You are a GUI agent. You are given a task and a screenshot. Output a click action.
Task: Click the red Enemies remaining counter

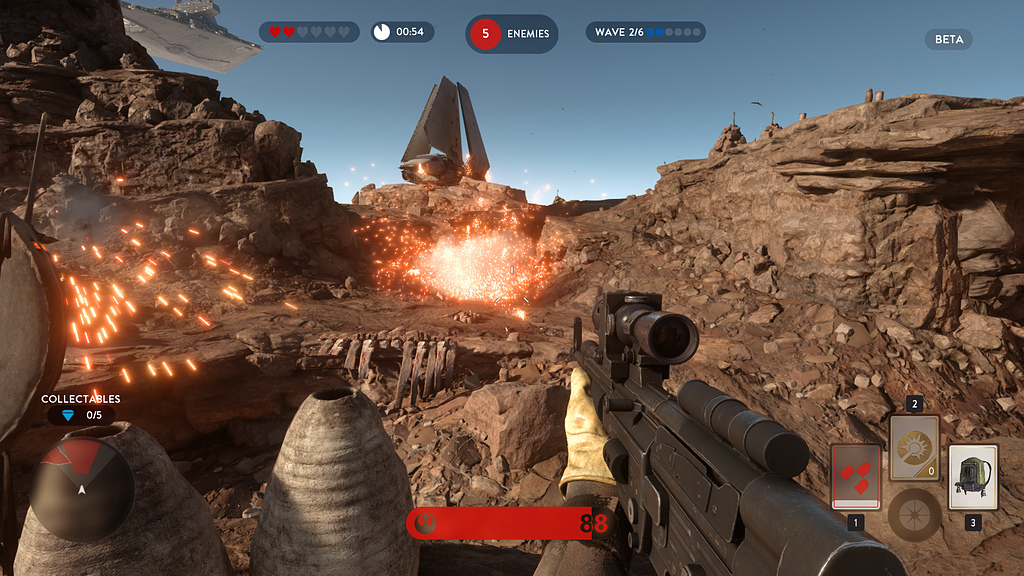511,33
